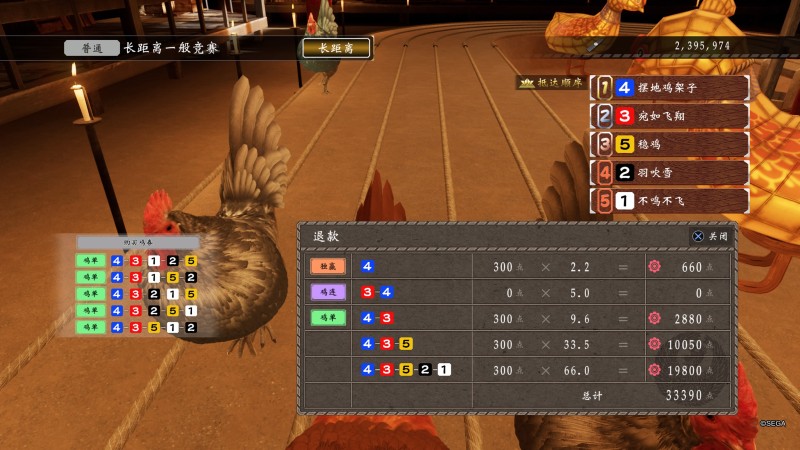This screenshot has height=450, width=800.
Task: Choose third-place chicken 稳鸡
Action: 669,144
